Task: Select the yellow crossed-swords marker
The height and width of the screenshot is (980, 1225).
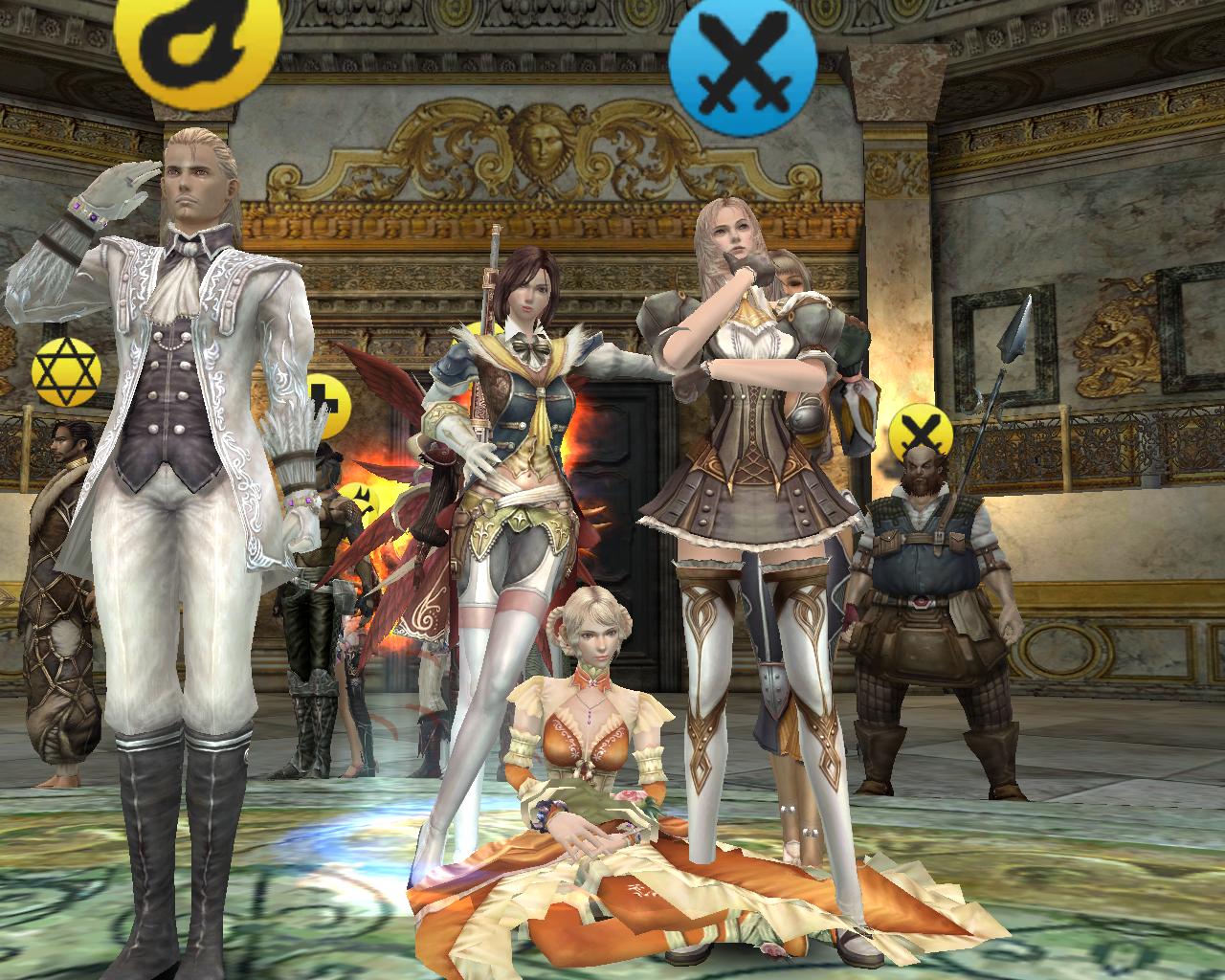Action: tap(921, 430)
